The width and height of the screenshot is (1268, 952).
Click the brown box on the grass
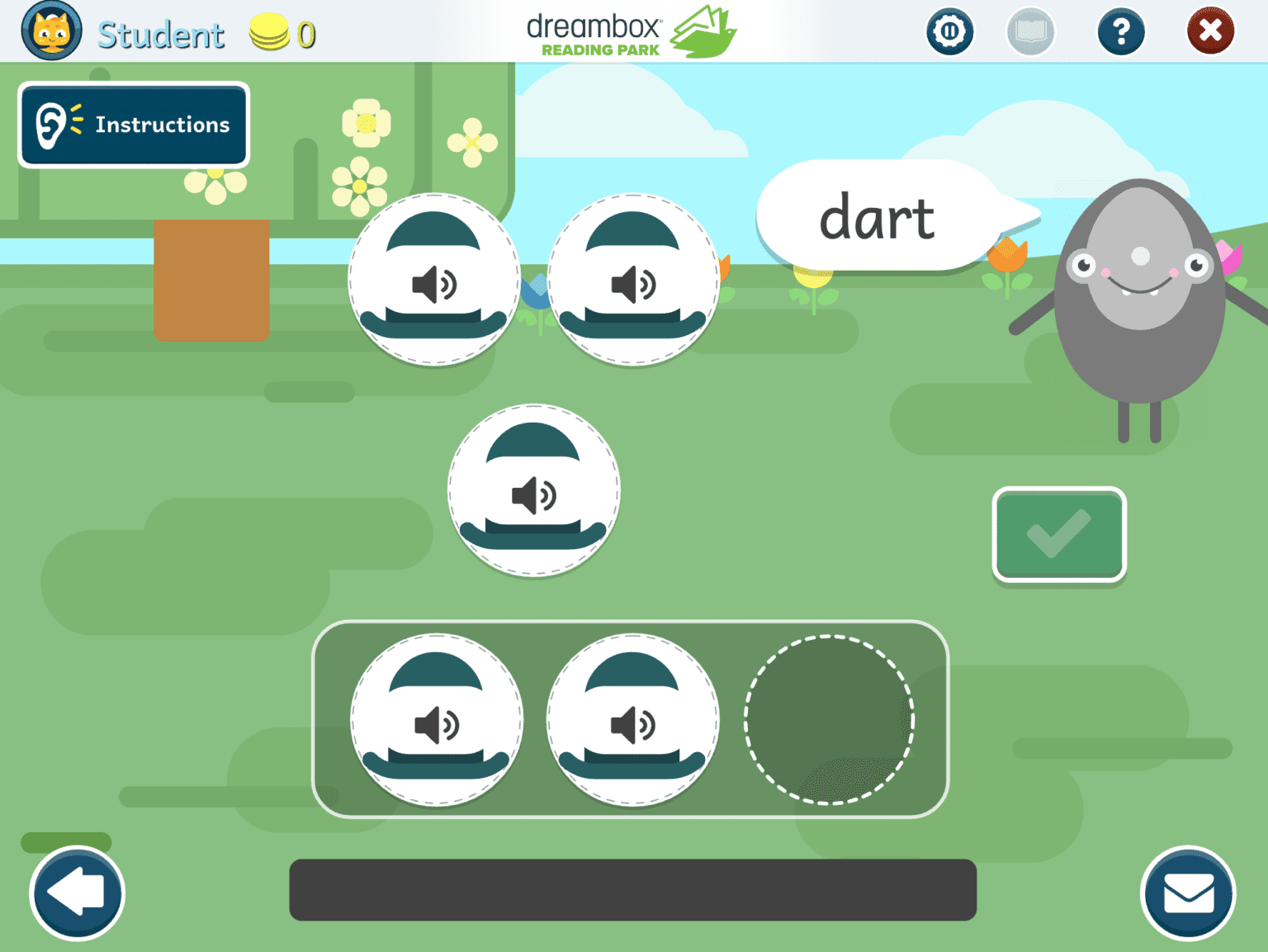pos(212,279)
